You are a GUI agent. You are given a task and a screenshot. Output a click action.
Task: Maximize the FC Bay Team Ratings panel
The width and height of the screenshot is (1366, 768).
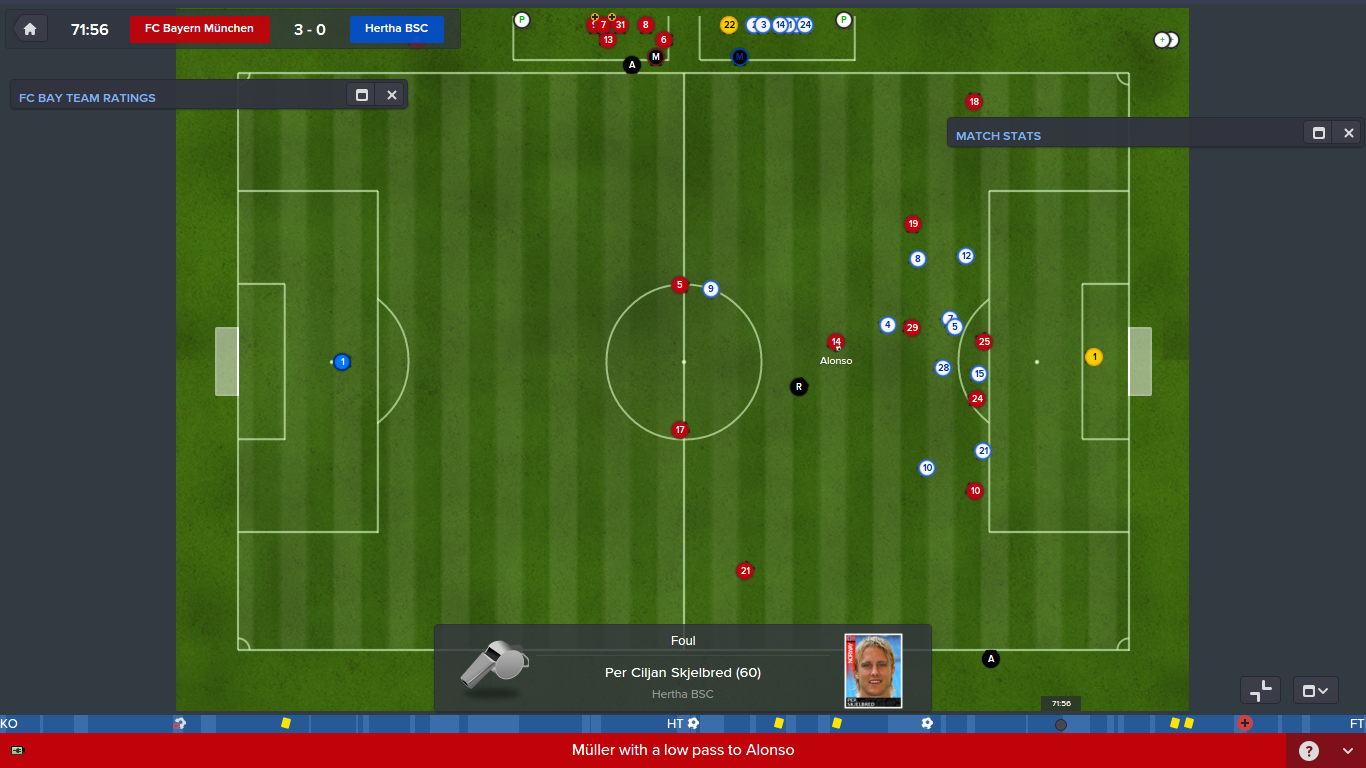click(x=362, y=95)
